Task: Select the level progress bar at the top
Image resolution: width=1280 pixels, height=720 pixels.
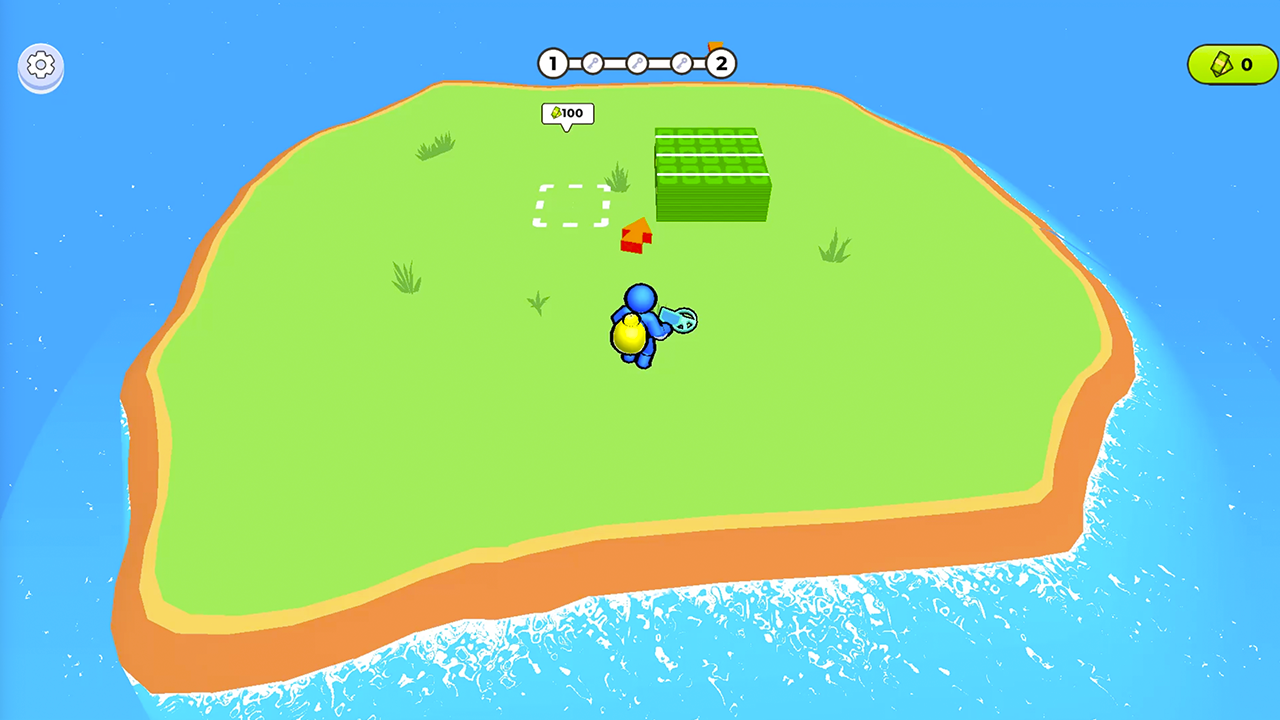Action: click(x=636, y=63)
